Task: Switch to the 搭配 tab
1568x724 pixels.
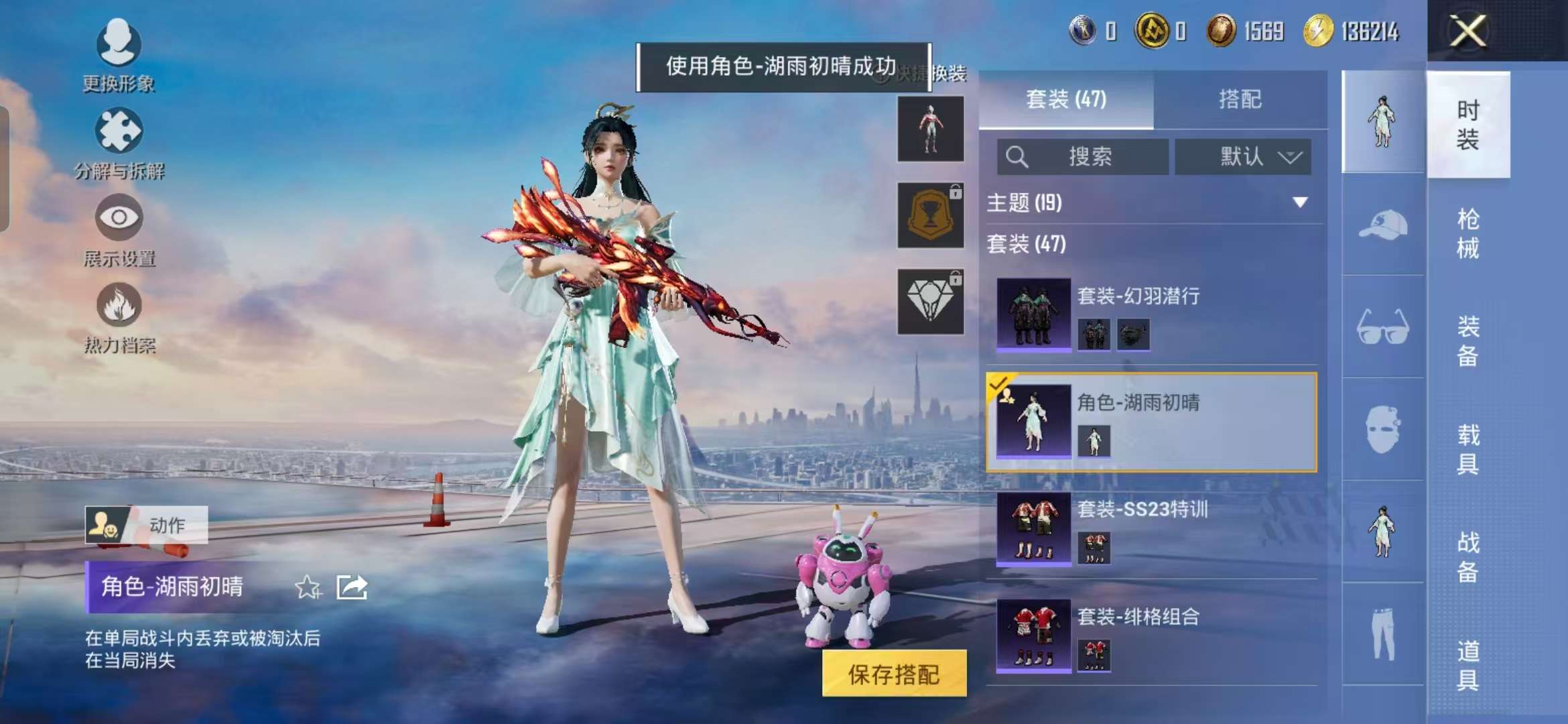Action: (x=1239, y=101)
